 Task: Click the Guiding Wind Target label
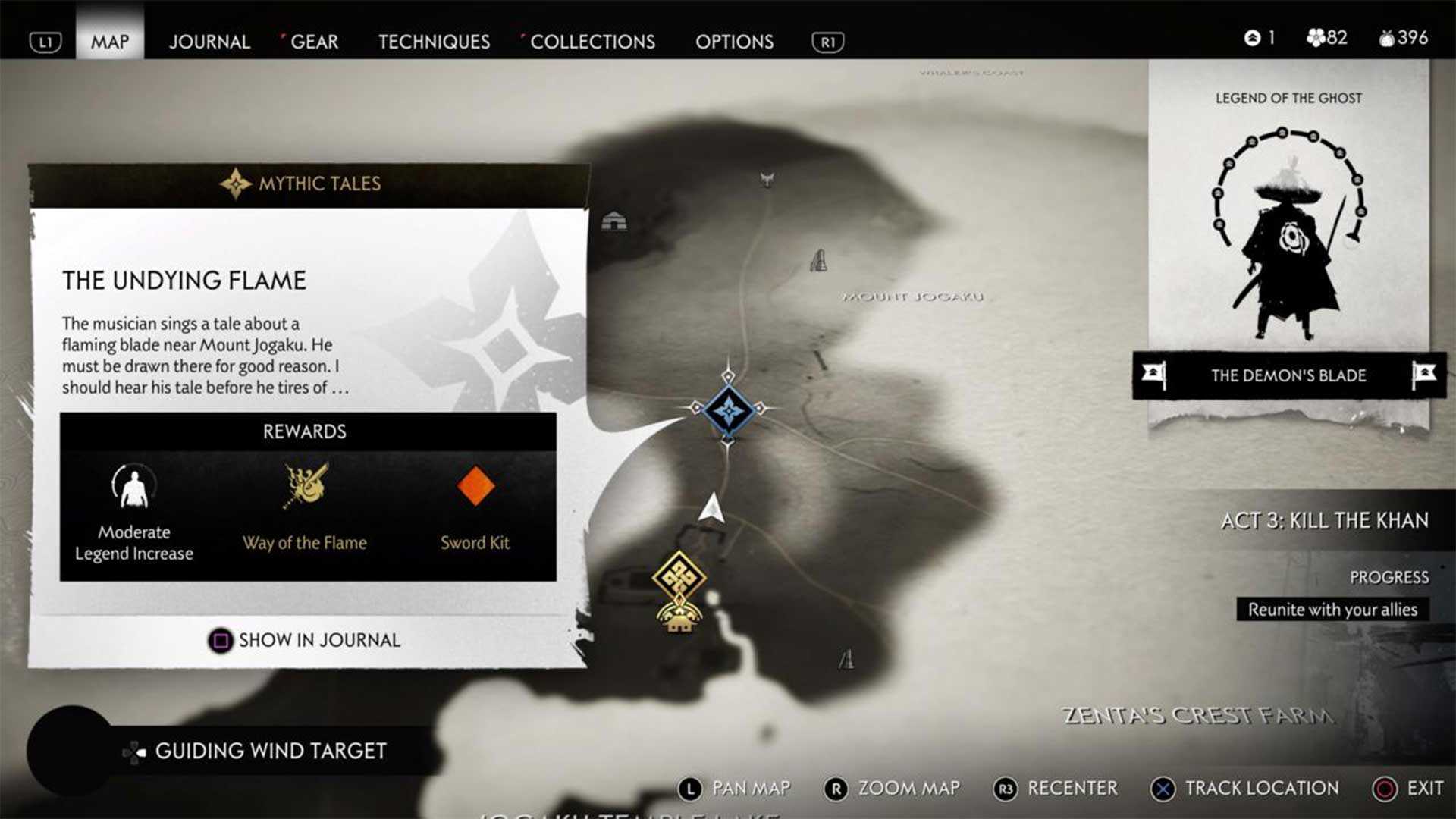(270, 751)
